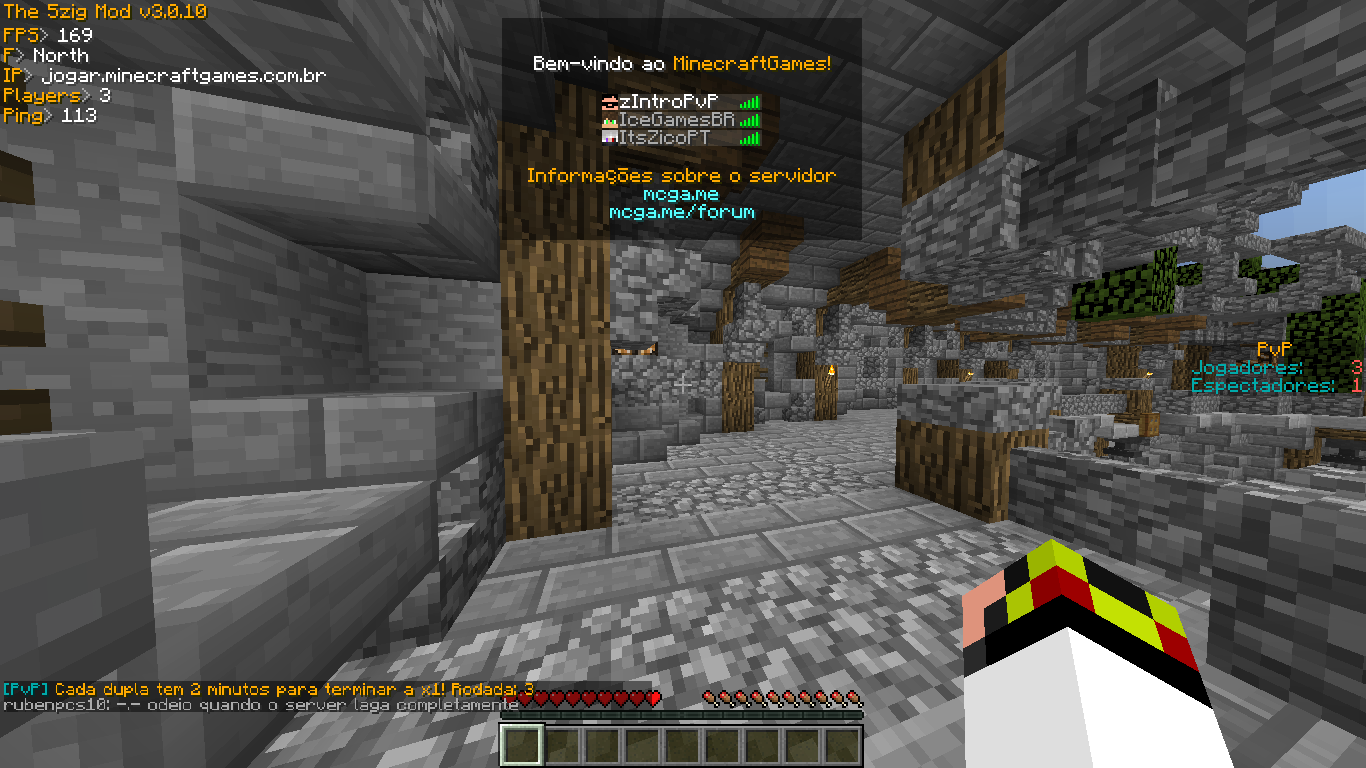Click rubenpcs10's chat message

(x=260, y=705)
